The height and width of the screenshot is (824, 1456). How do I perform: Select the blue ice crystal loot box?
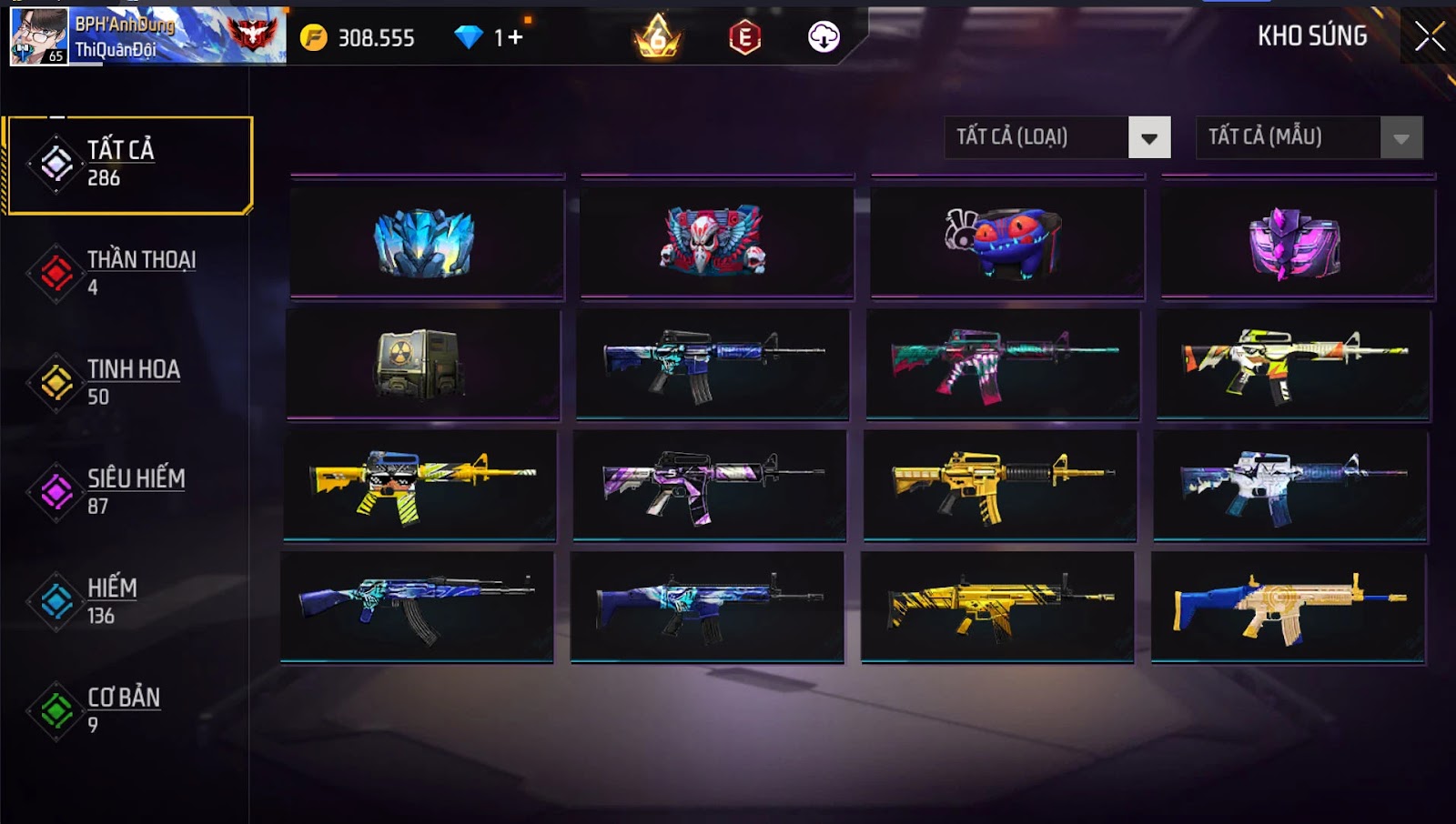[426, 243]
